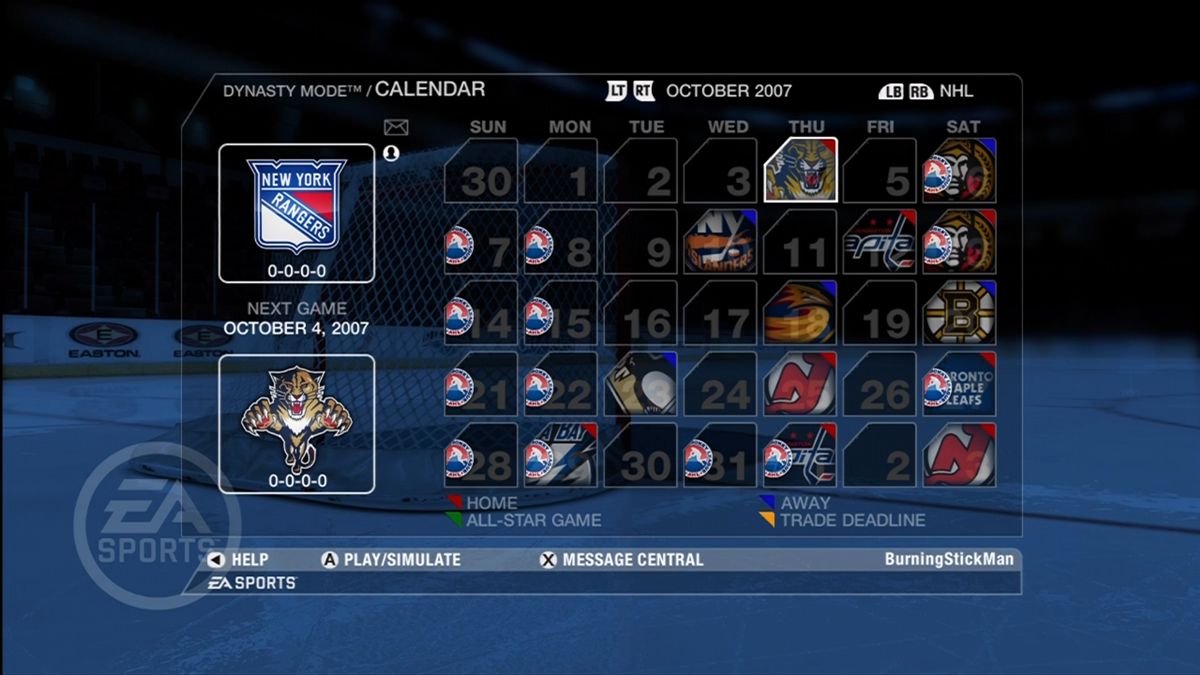Pick the empty day numbered 17
This screenshot has height=675, width=1200.
(x=720, y=313)
